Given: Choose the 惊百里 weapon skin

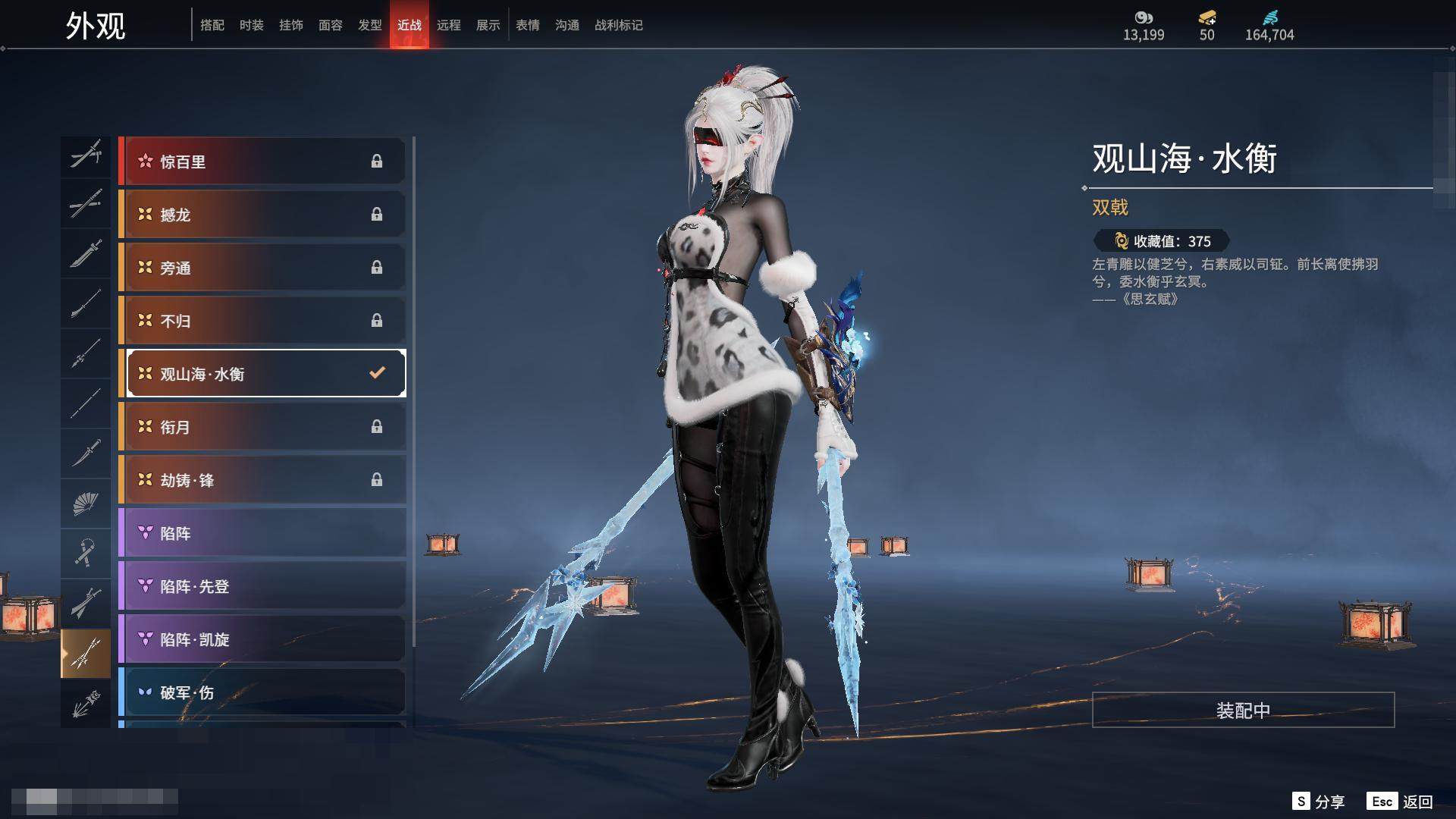Looking at the screenshot, I should pos(262,162).
